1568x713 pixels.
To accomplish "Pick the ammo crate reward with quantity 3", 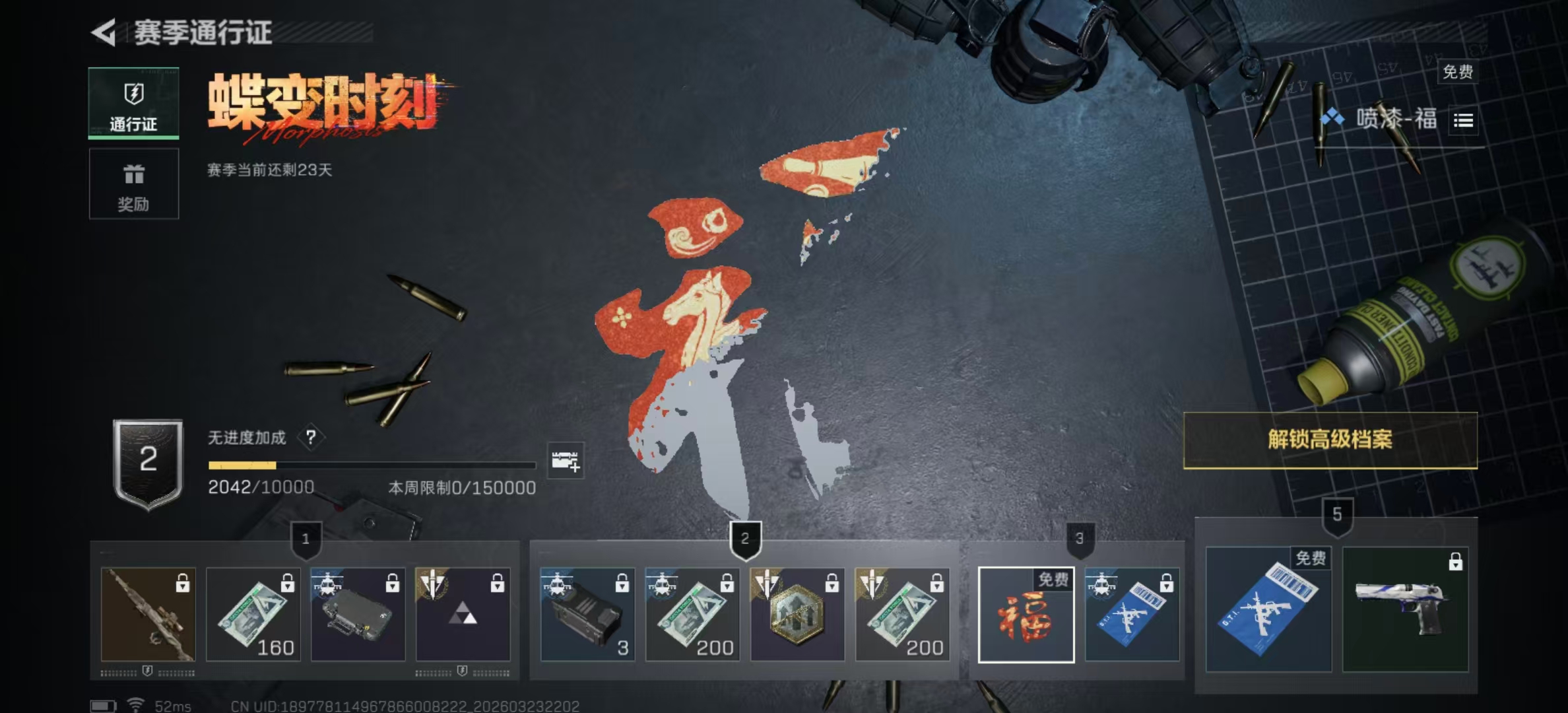I will [587, 615].
